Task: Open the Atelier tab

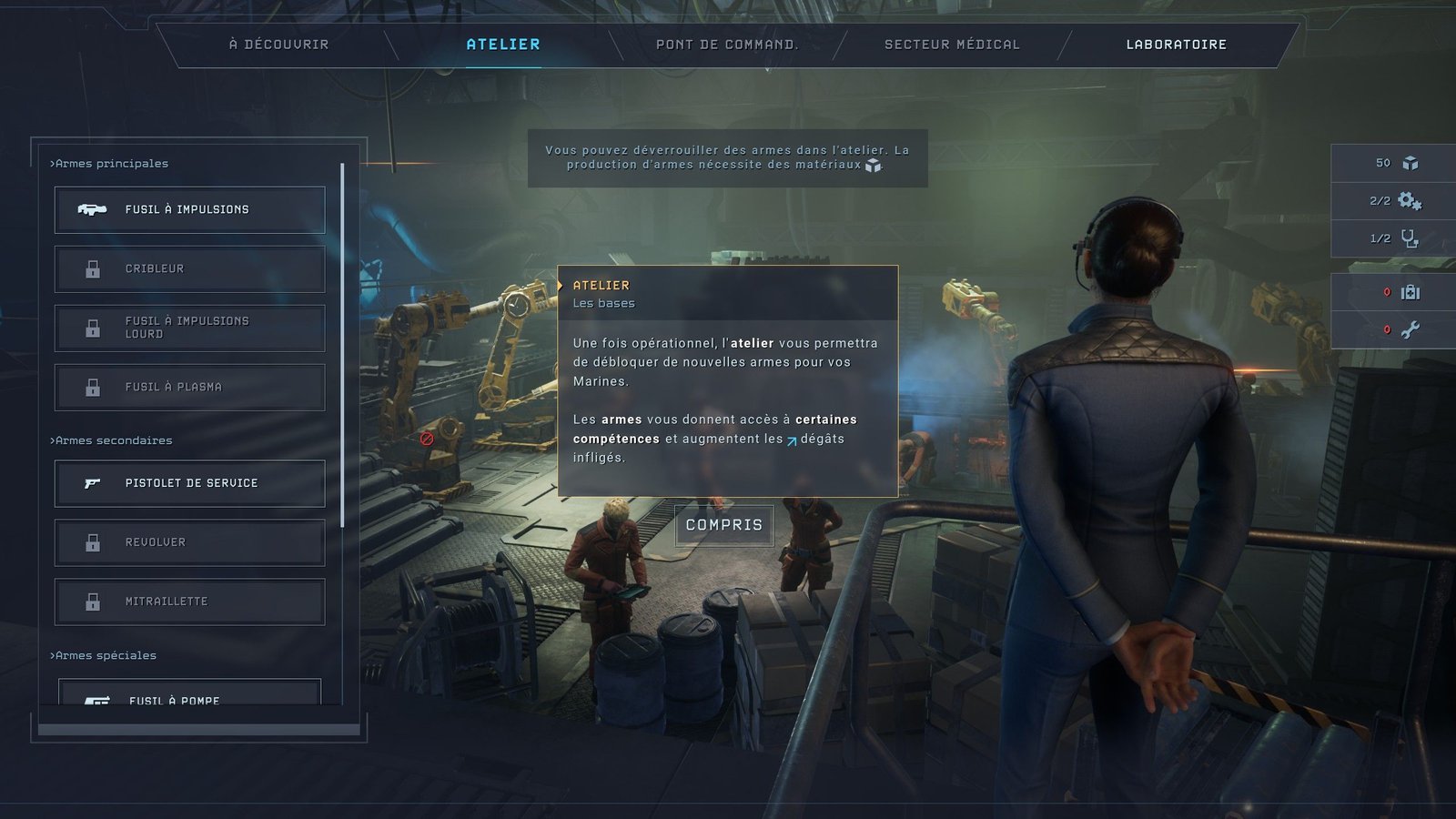Action: (502, 44)
